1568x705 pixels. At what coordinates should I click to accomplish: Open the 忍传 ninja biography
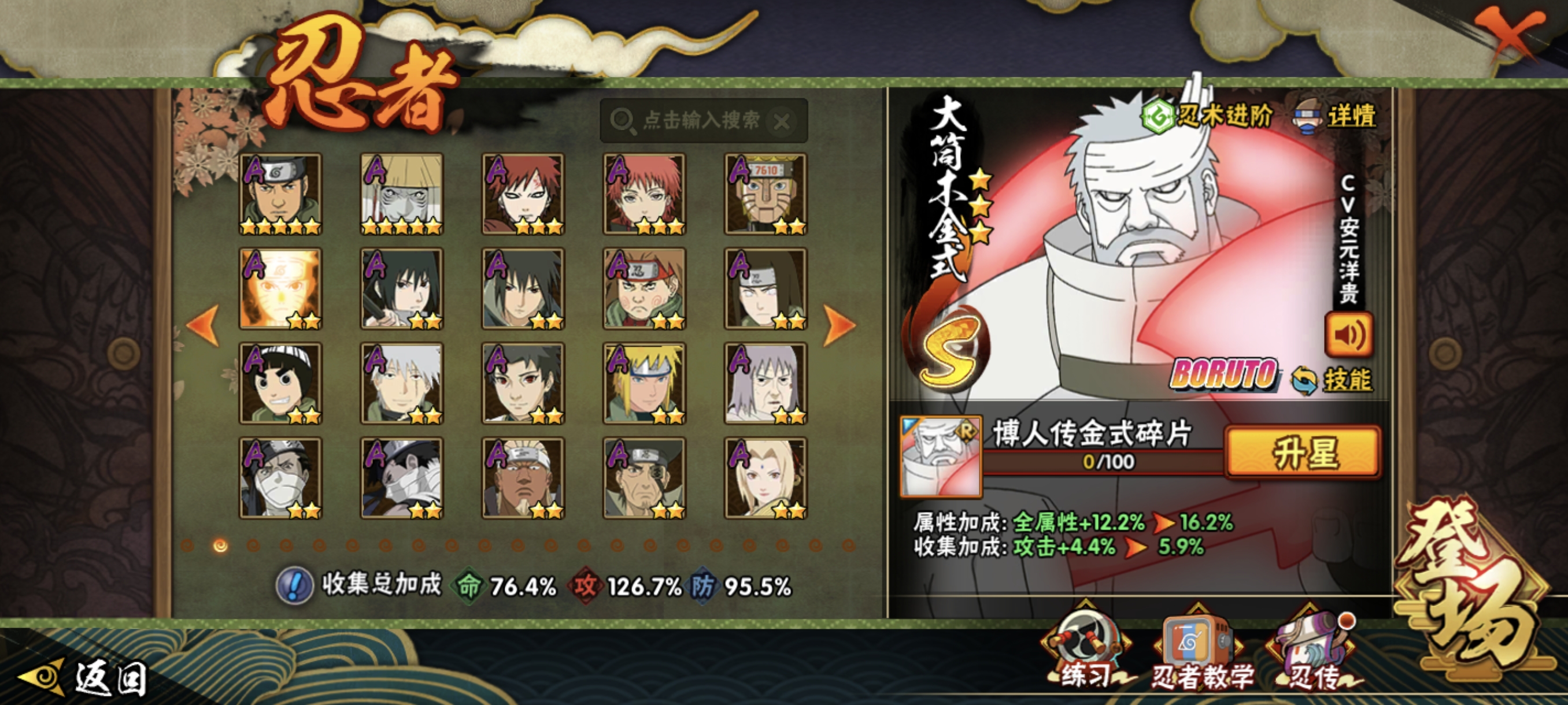point(1313,654)
